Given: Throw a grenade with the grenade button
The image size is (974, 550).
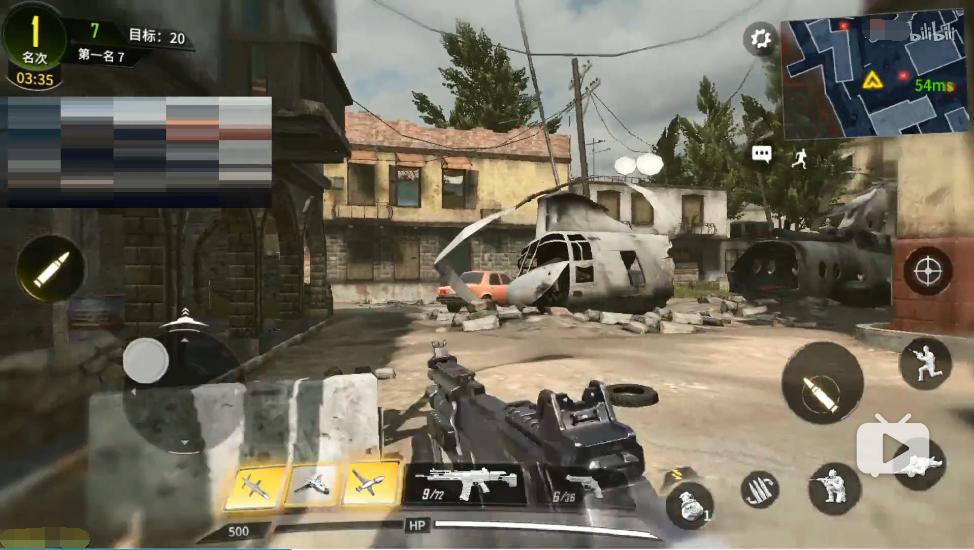Looking at the screenshot, I should (688, 505).
